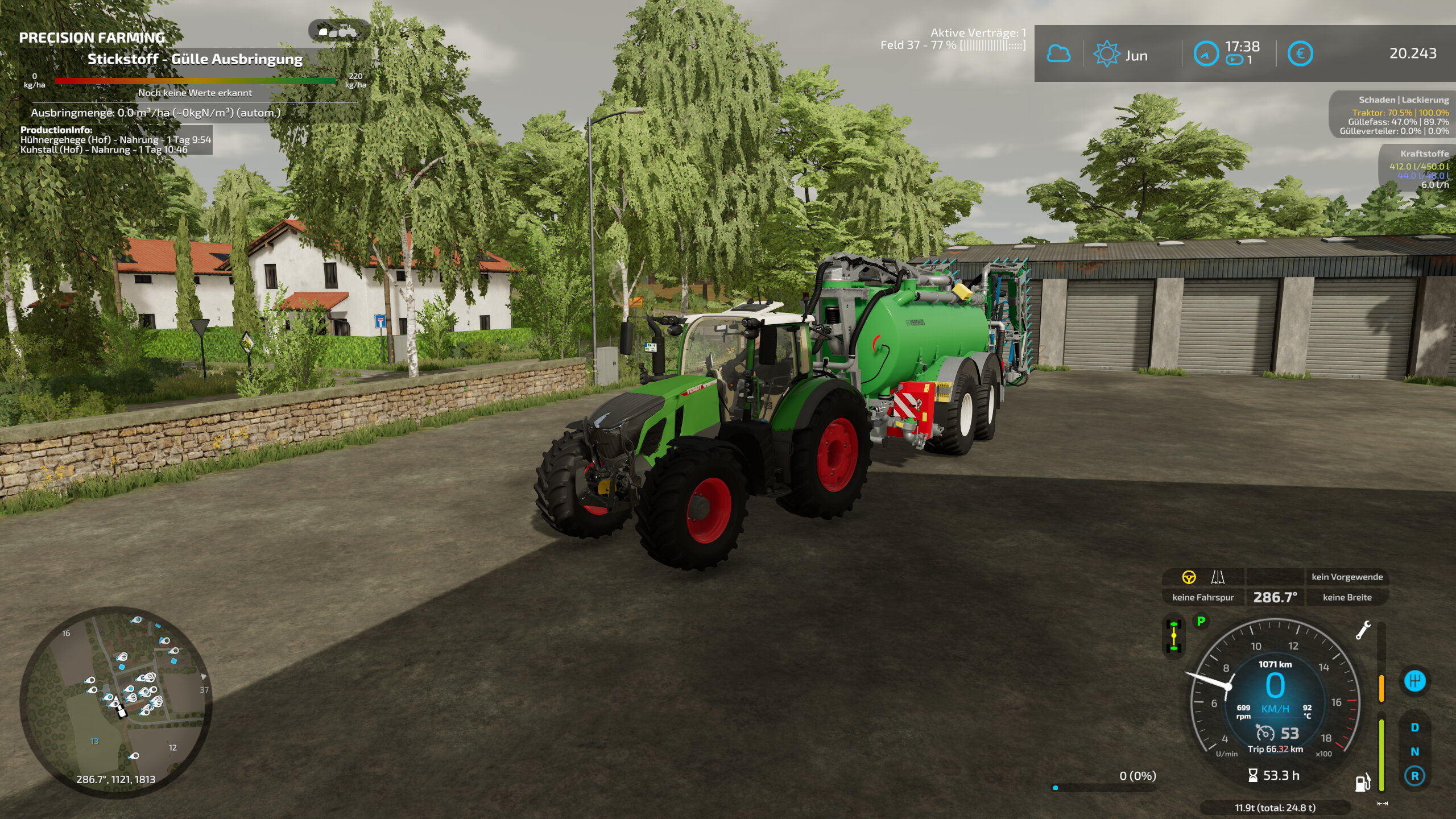Choose the circled R reverse gear
This screenshot has width=1456, height=819.
point(1415,776)
